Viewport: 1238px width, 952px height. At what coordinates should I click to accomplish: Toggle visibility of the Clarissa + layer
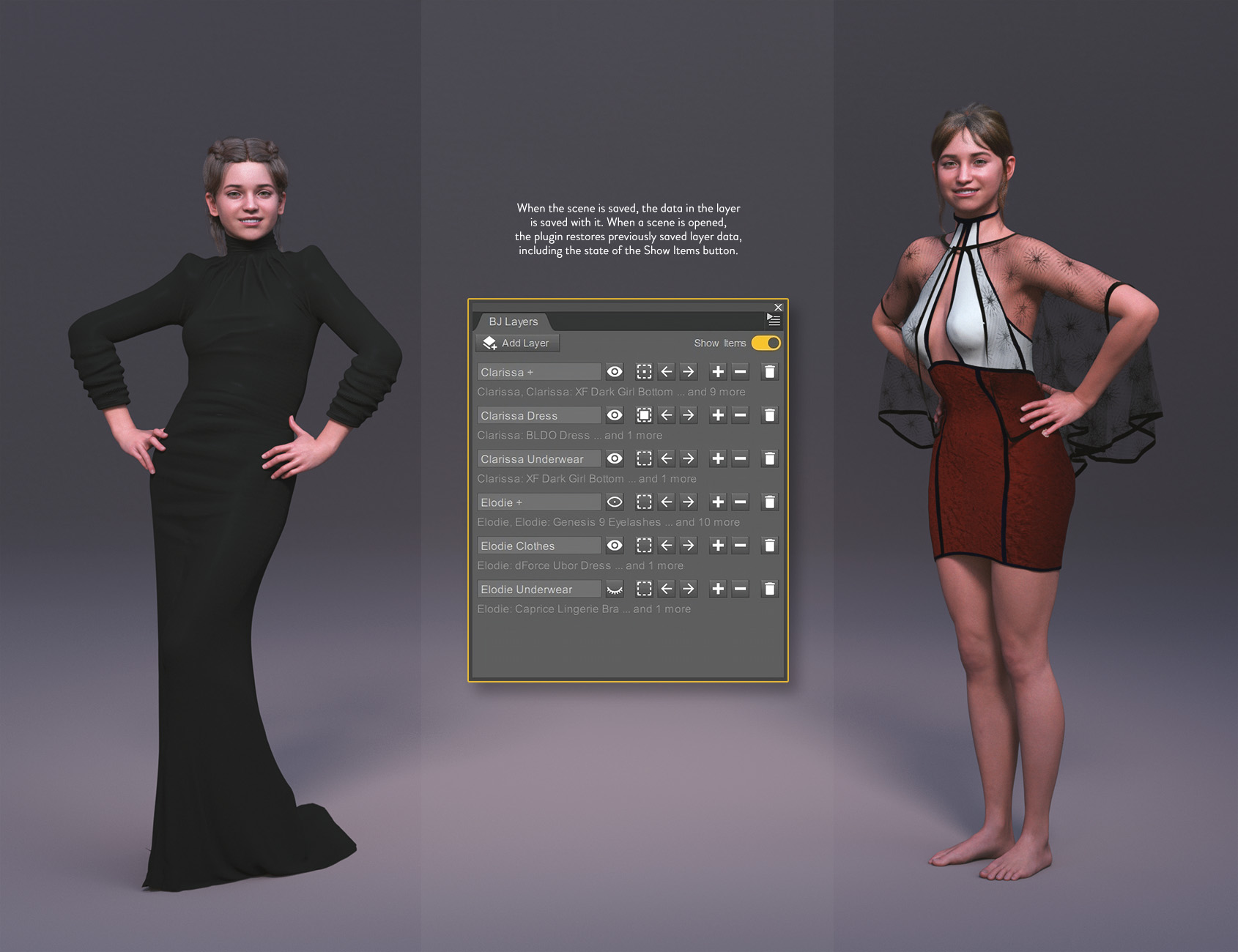[x=614, y=372]
